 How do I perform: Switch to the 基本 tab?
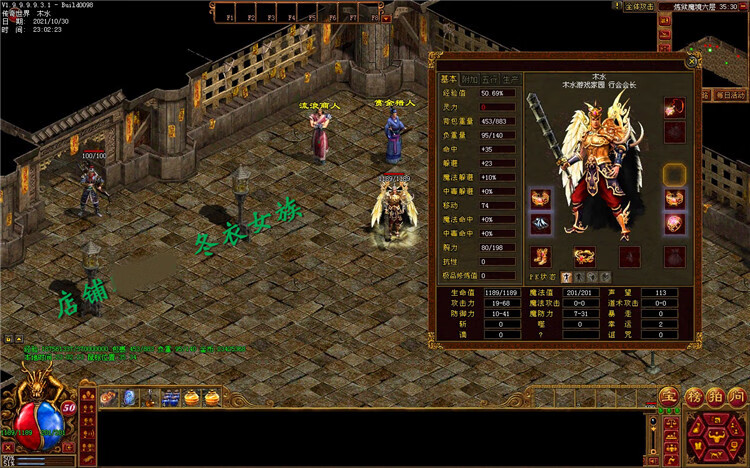coord(448,79)
